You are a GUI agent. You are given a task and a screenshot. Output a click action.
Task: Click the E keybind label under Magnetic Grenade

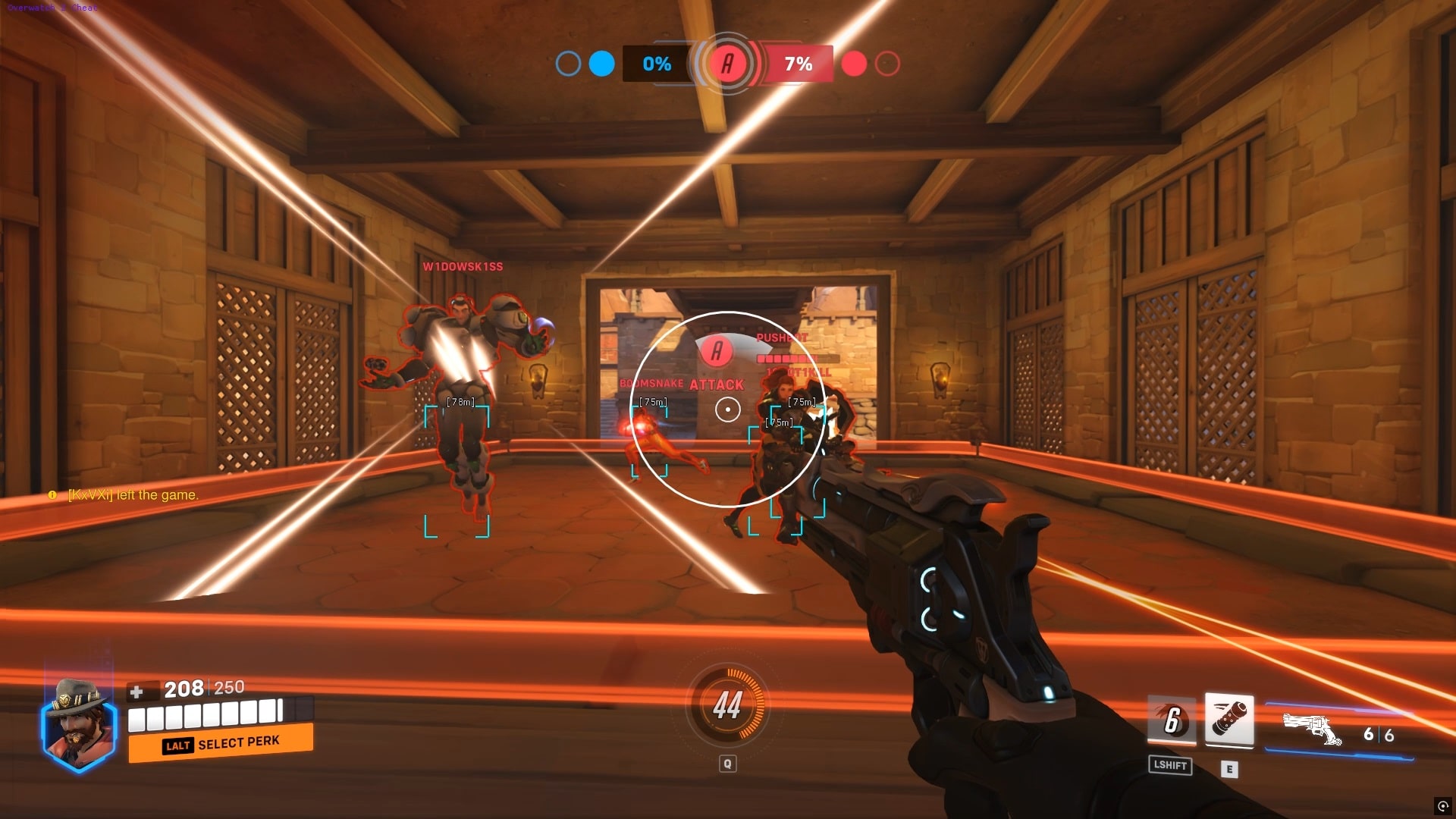click(x=1228, y=767)
